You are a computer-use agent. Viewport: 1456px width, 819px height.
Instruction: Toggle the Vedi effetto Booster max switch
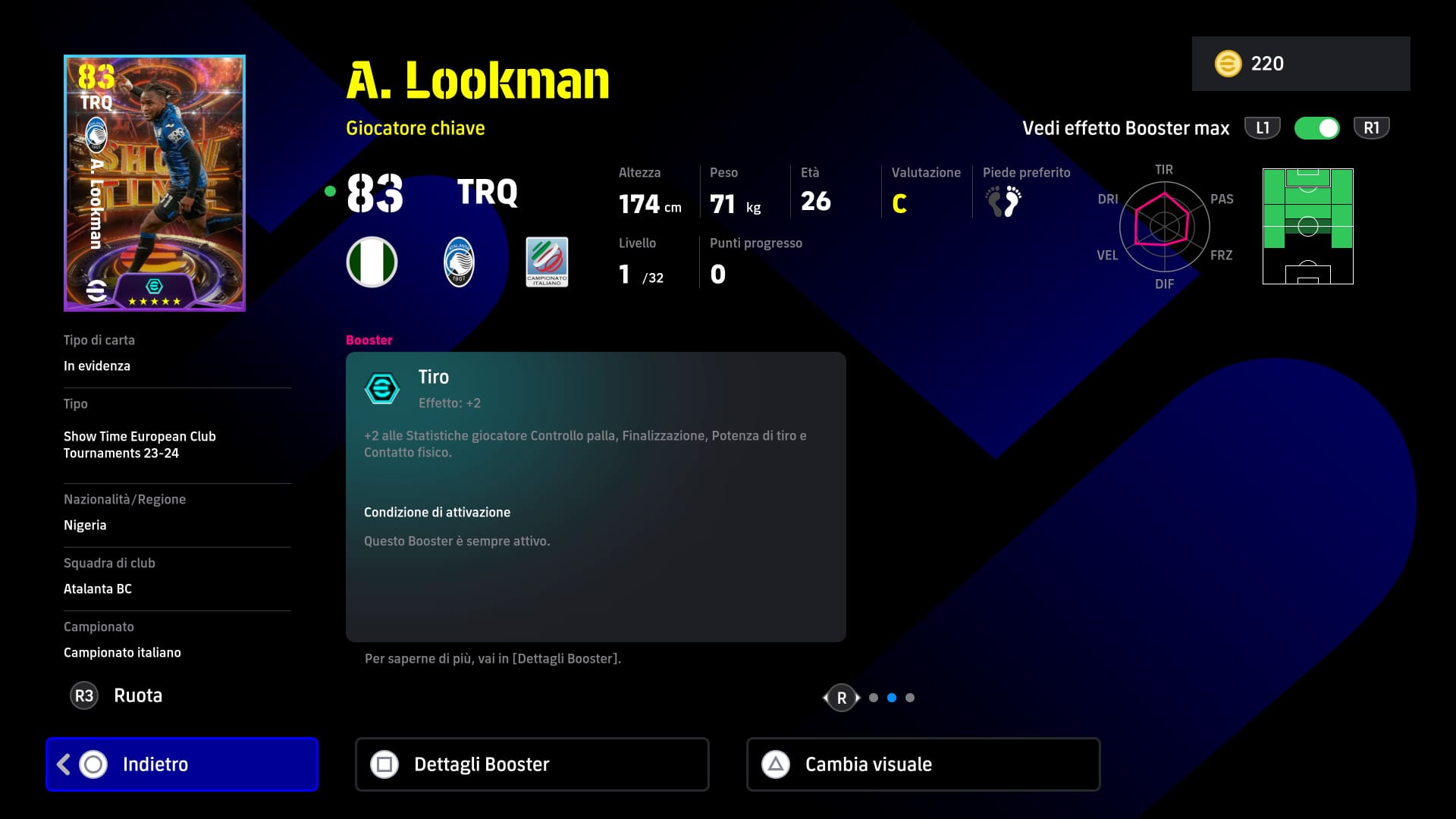pos(1316,128)
